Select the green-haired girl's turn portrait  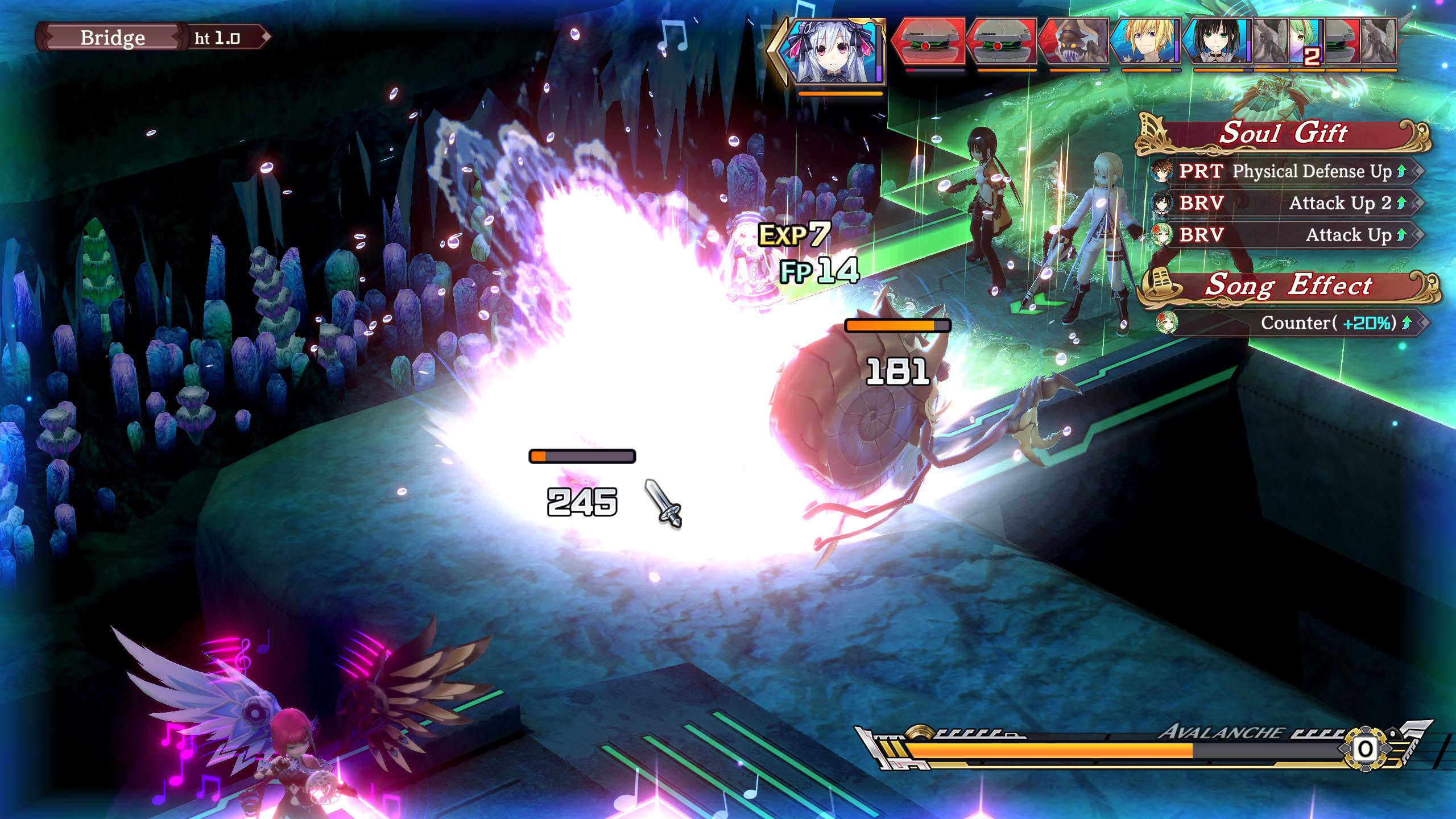click(x=1306, y=41)
